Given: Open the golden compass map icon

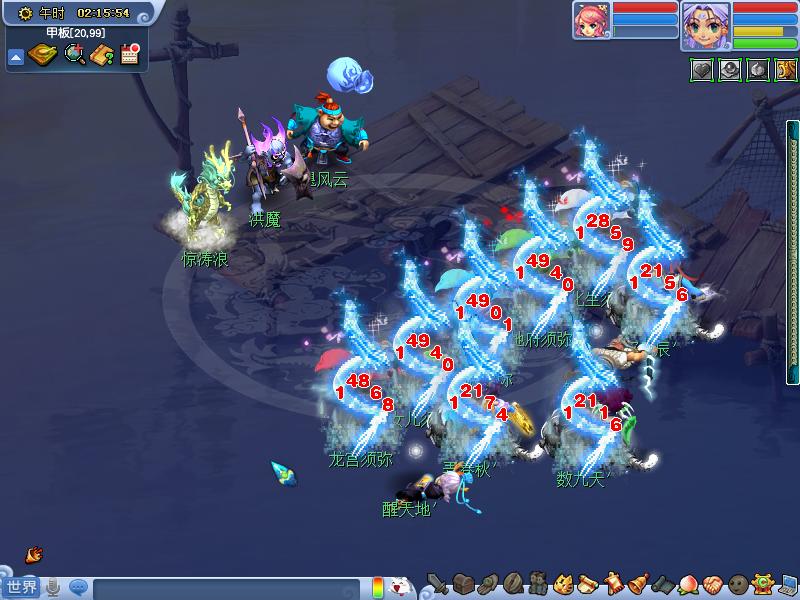Looking at the screenshot, I should (x=42, y=55).
